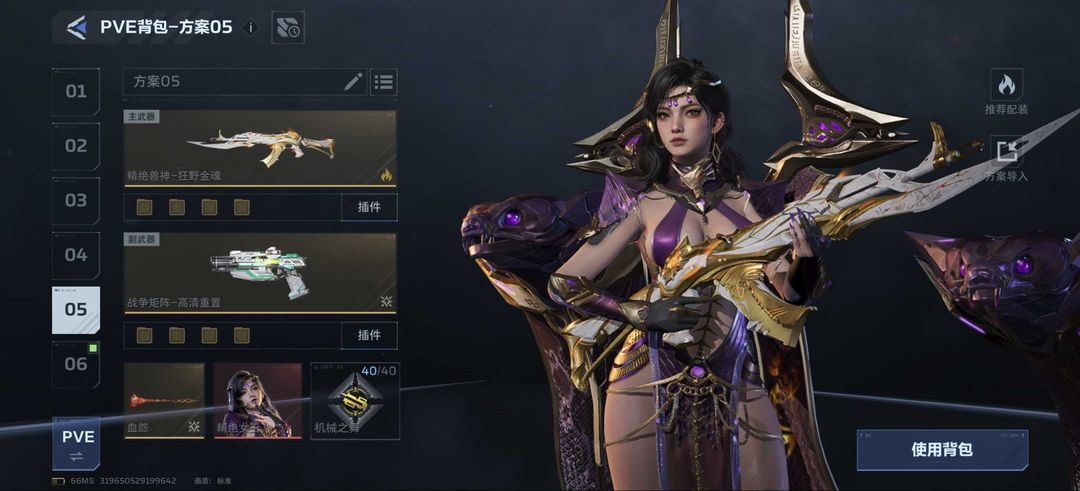Choose loadout tab 04
Image resolution: width=1080 pixels, height=491 pixels.
coord(76,255)
